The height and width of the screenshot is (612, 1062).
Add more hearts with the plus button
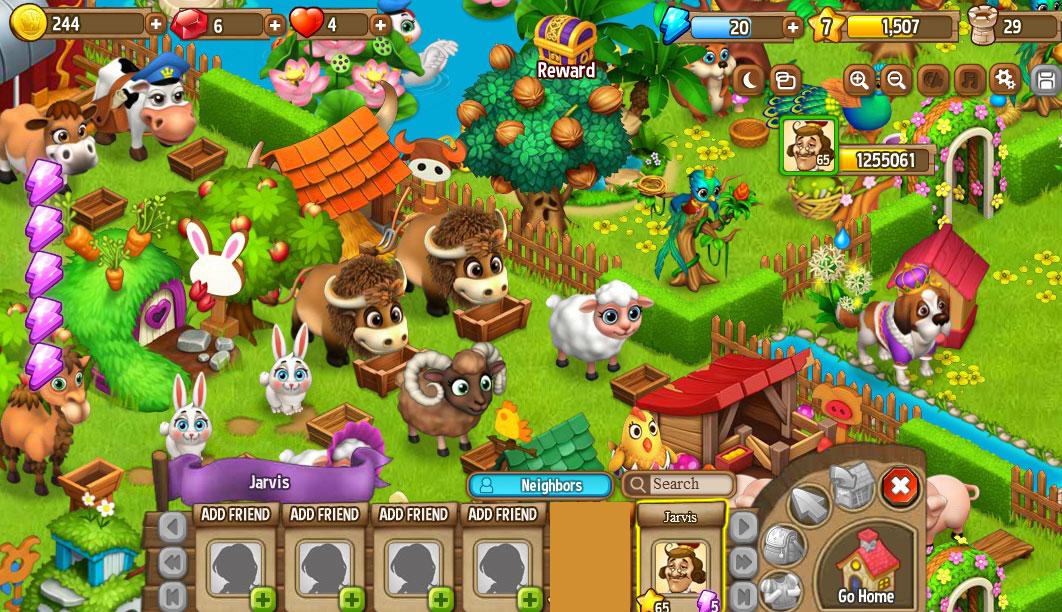coord(381,24)
